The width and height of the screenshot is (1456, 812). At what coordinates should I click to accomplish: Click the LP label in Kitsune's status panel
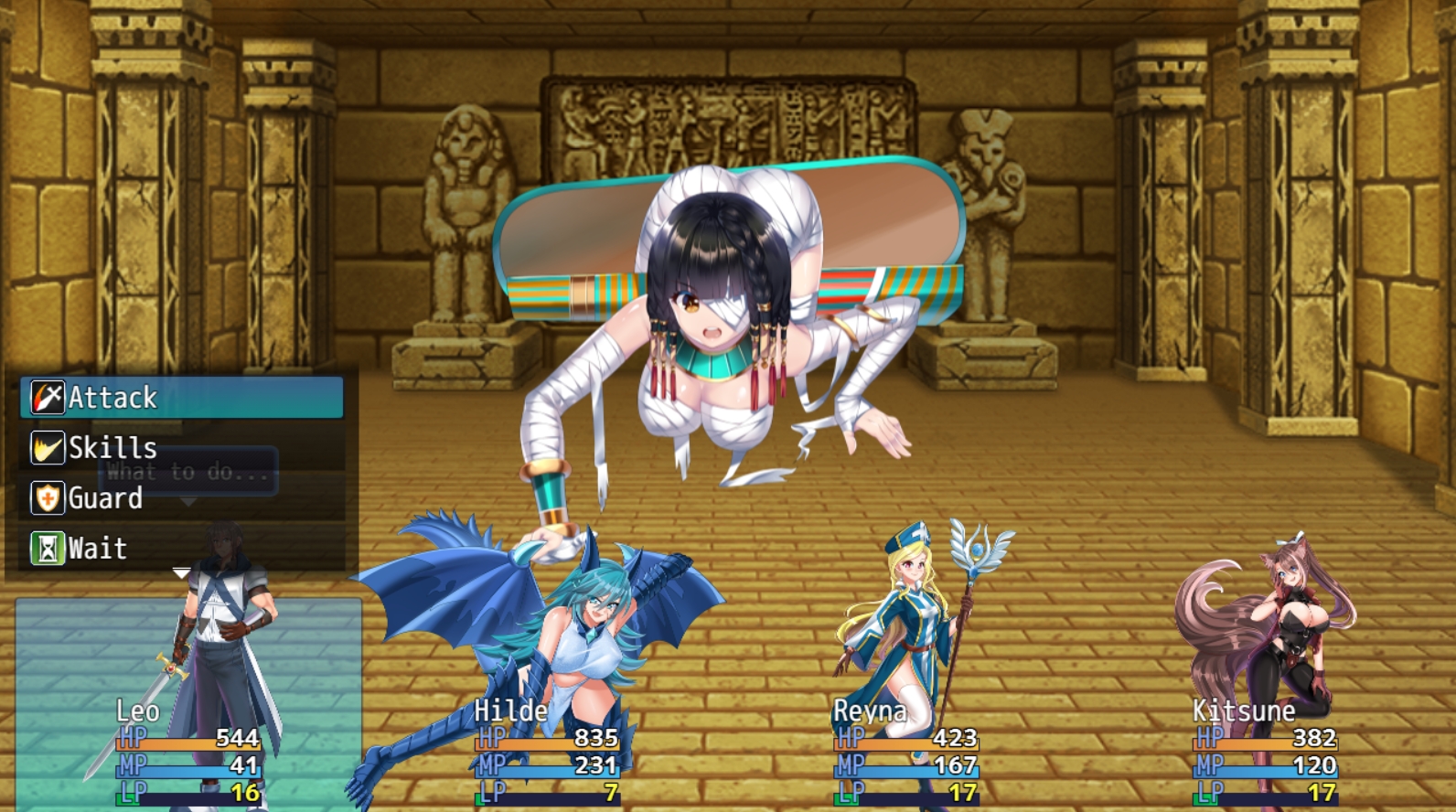pyautogui.click(x=1209, y=790)
